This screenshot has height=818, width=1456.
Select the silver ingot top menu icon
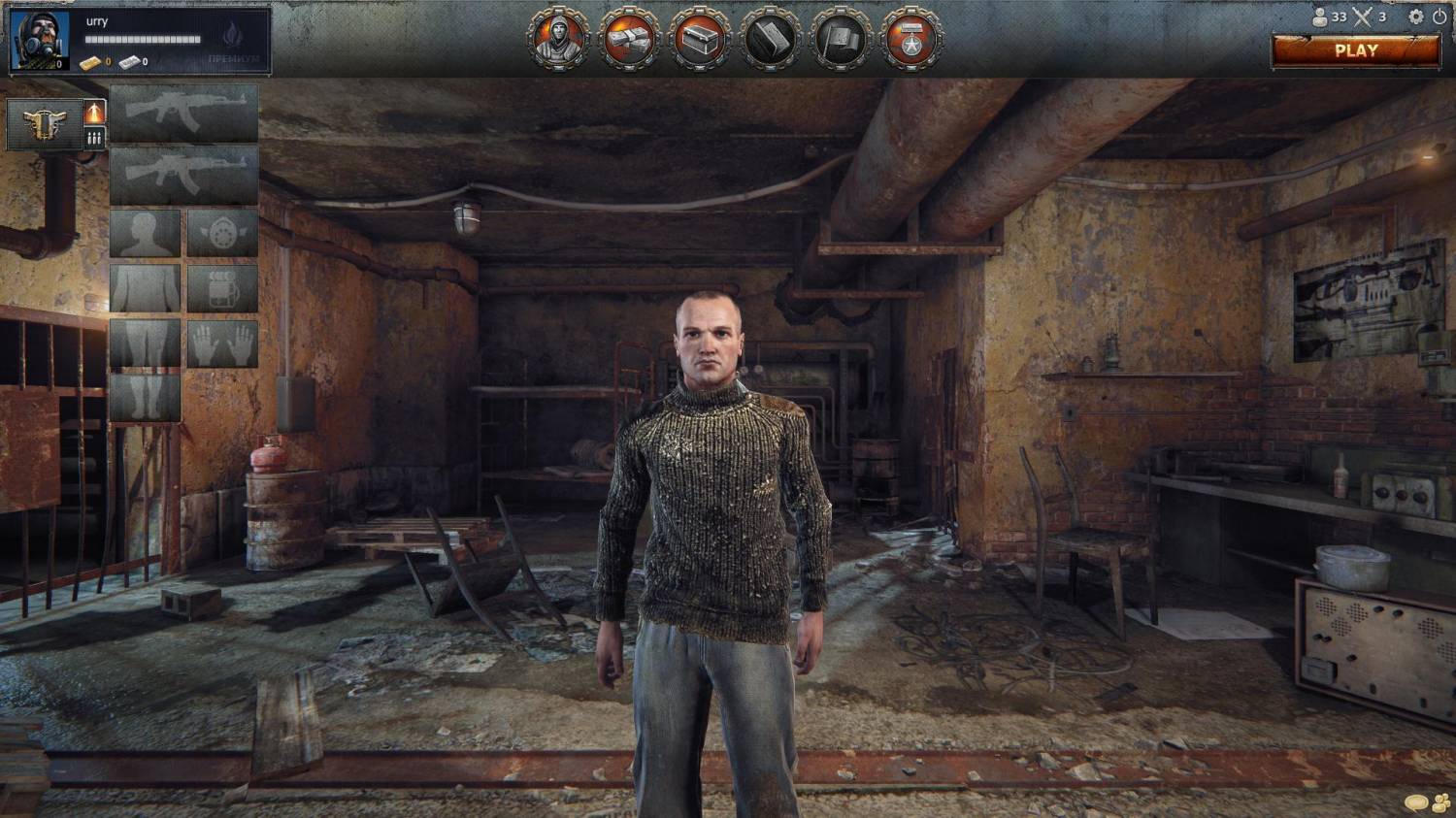771,39
